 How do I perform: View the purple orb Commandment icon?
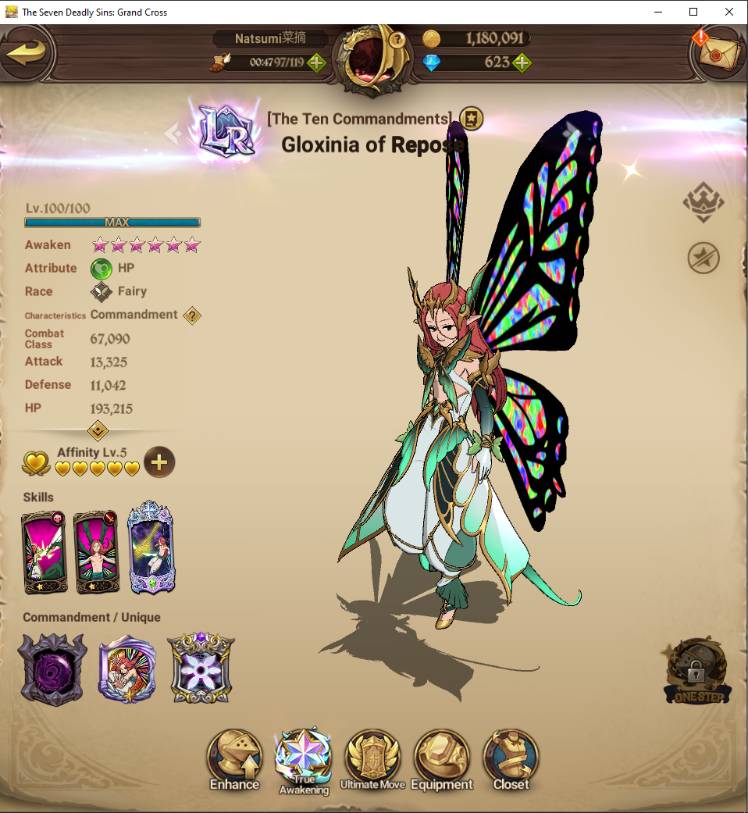52,668
